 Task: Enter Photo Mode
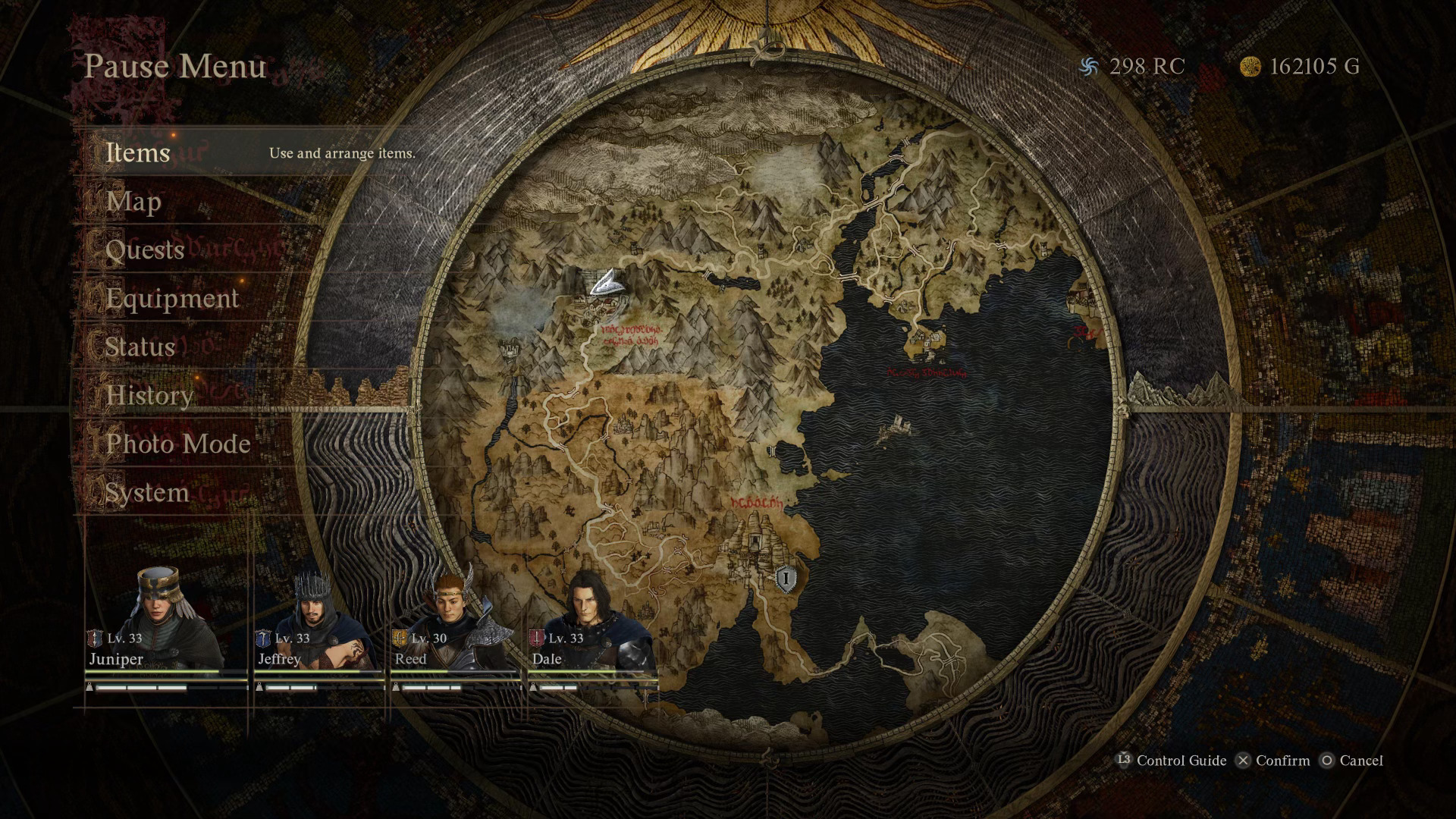coord(178,444)
